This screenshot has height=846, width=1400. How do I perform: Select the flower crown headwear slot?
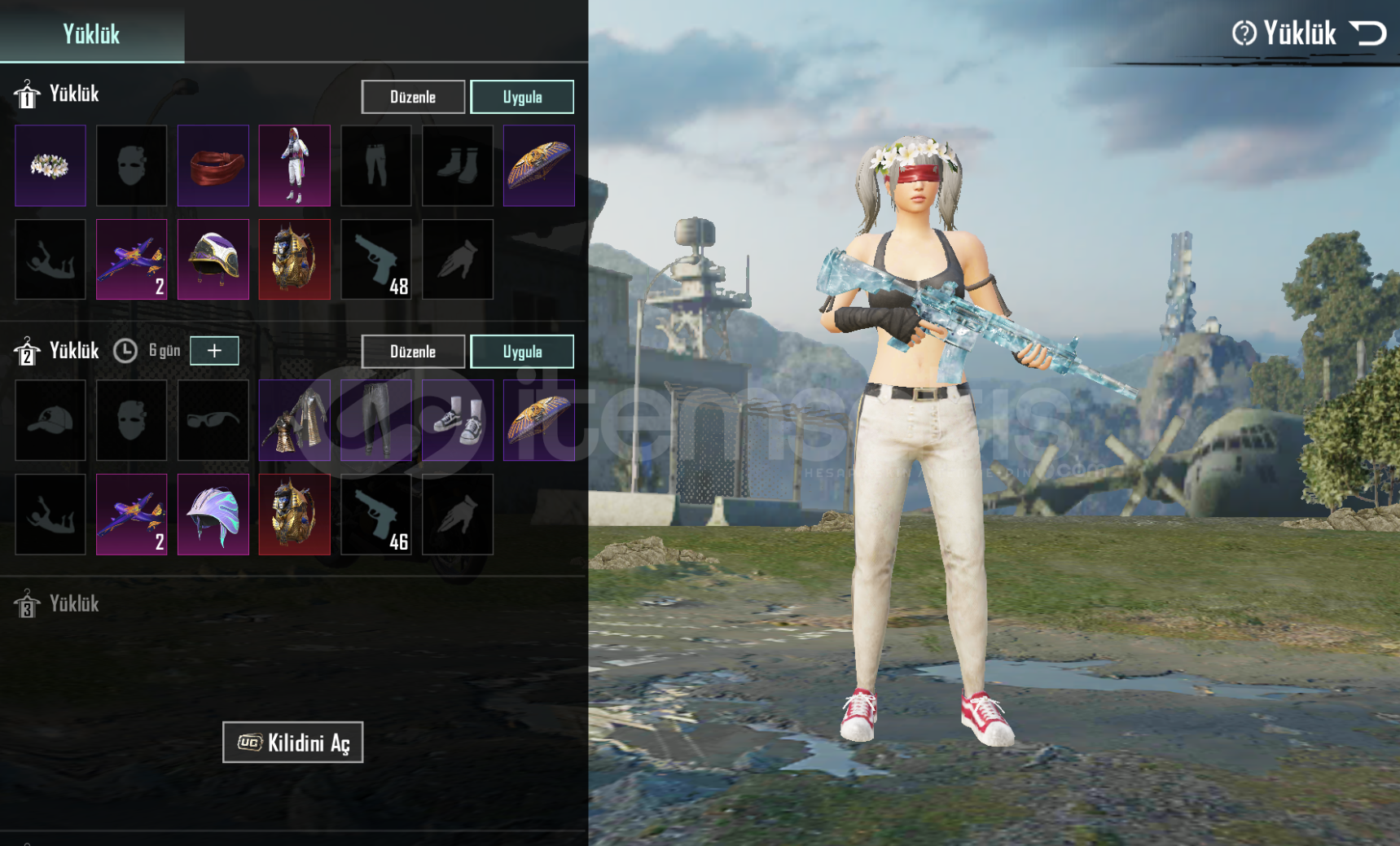[x=50, y=165]
